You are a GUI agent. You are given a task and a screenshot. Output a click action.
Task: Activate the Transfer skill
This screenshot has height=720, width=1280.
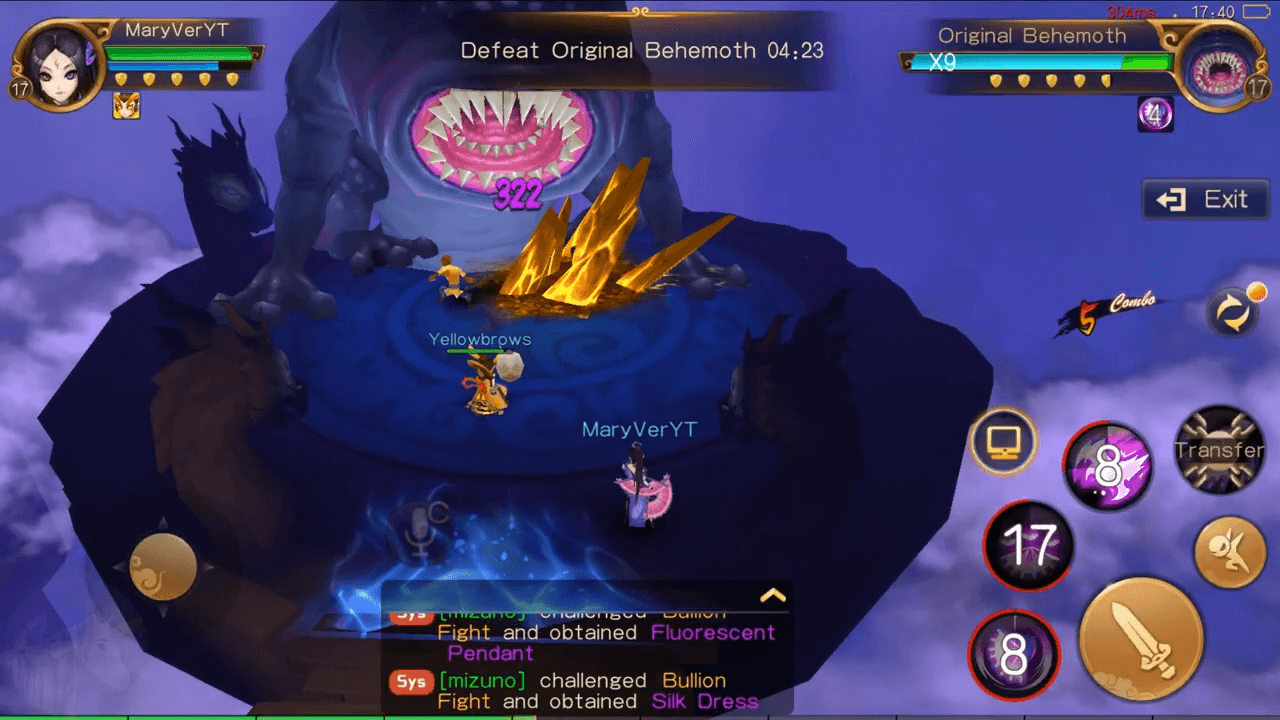pos(1219,450)
